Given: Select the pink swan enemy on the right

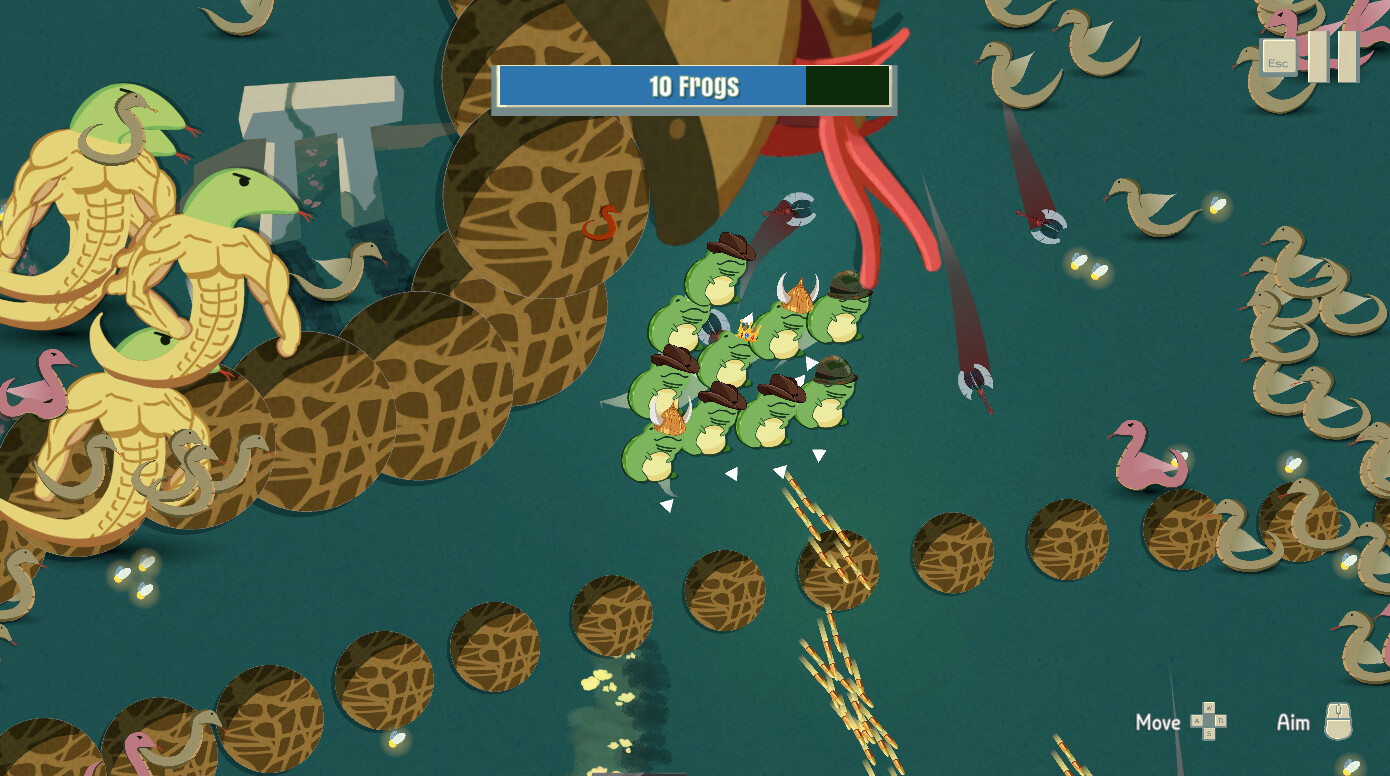Looking at the screenshot, I should [x=1145, y=460].
